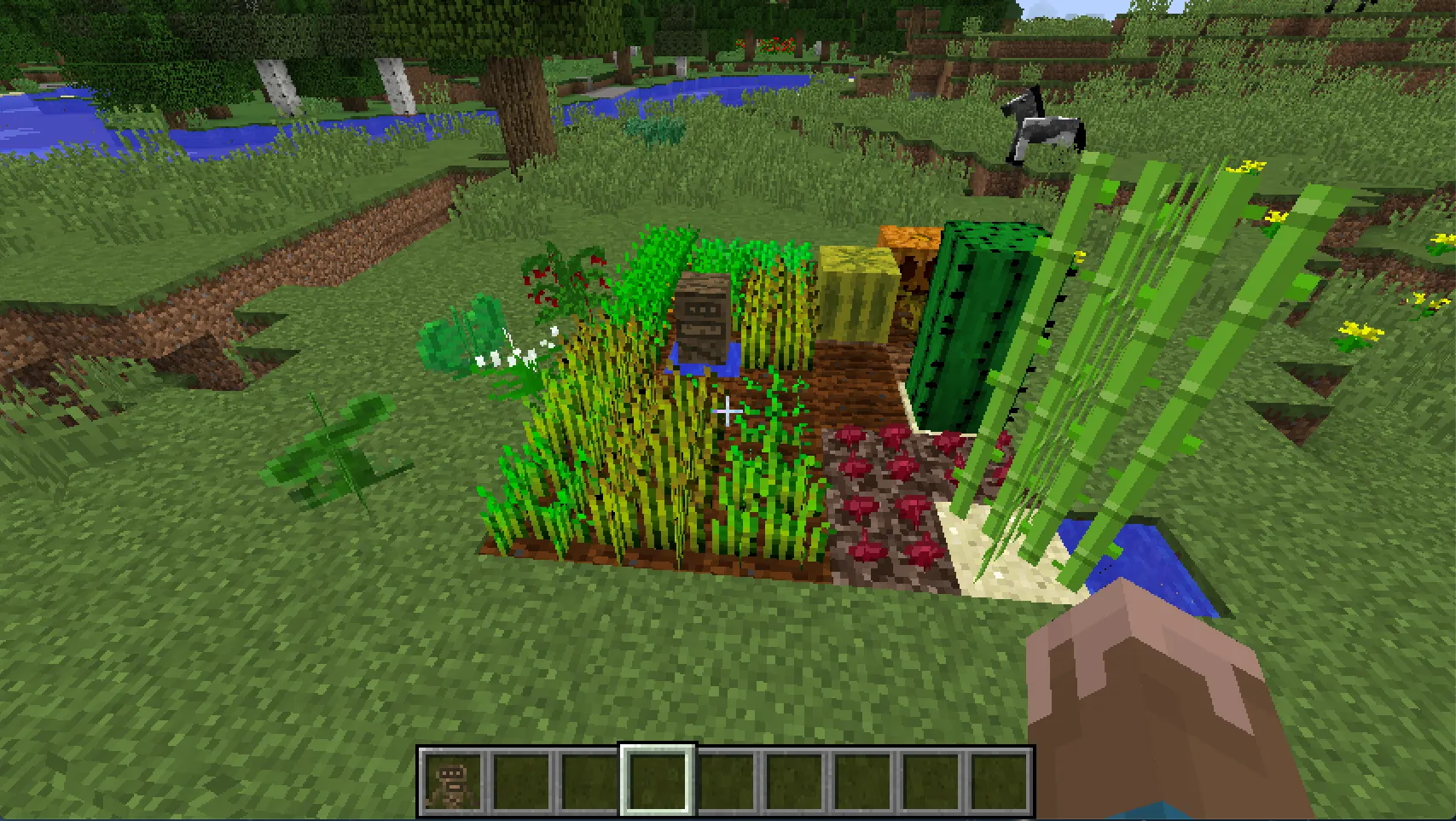
Task: Click the sweet berry bush with red berries
Action: click(559, 282)
